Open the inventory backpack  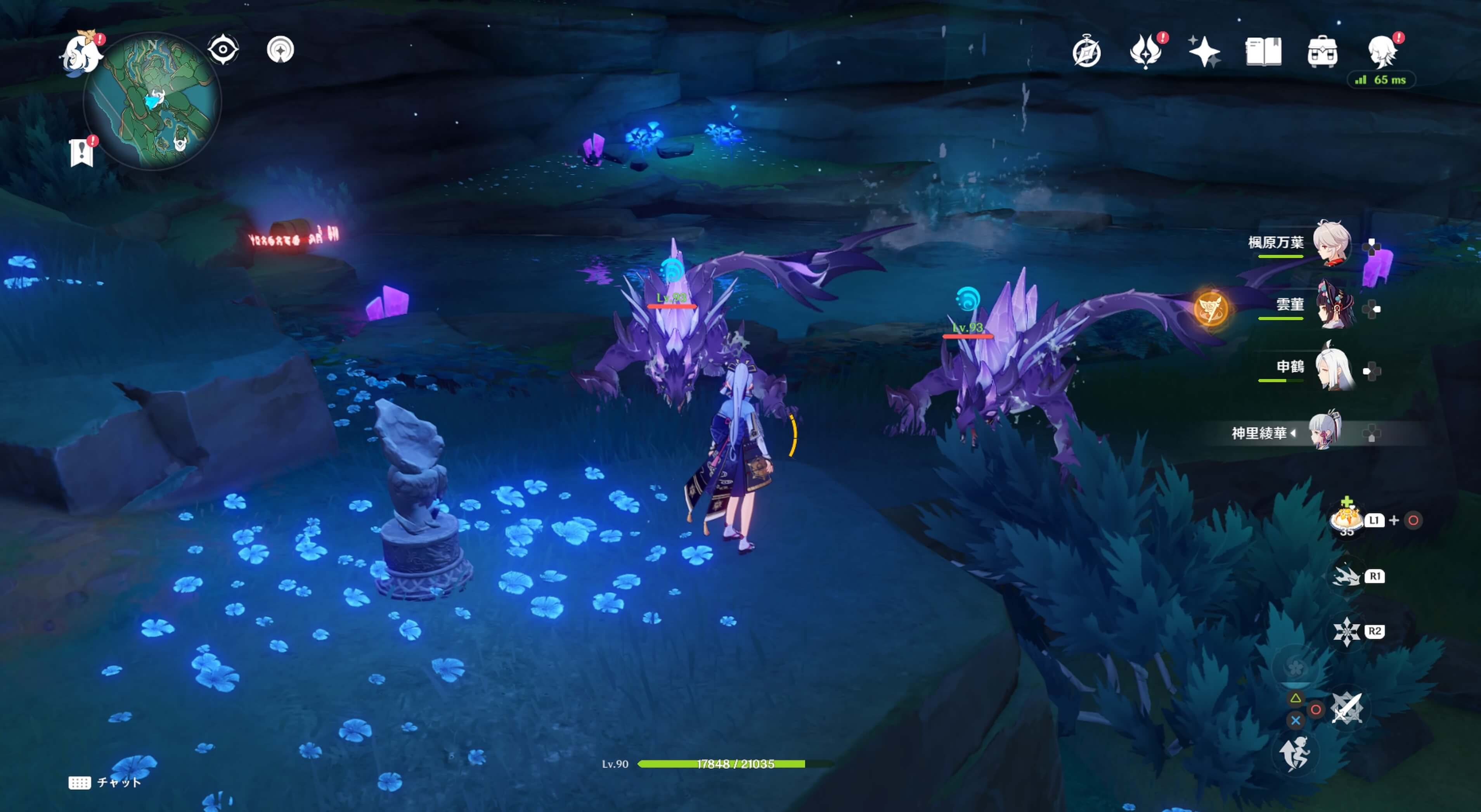point(1322,52)
